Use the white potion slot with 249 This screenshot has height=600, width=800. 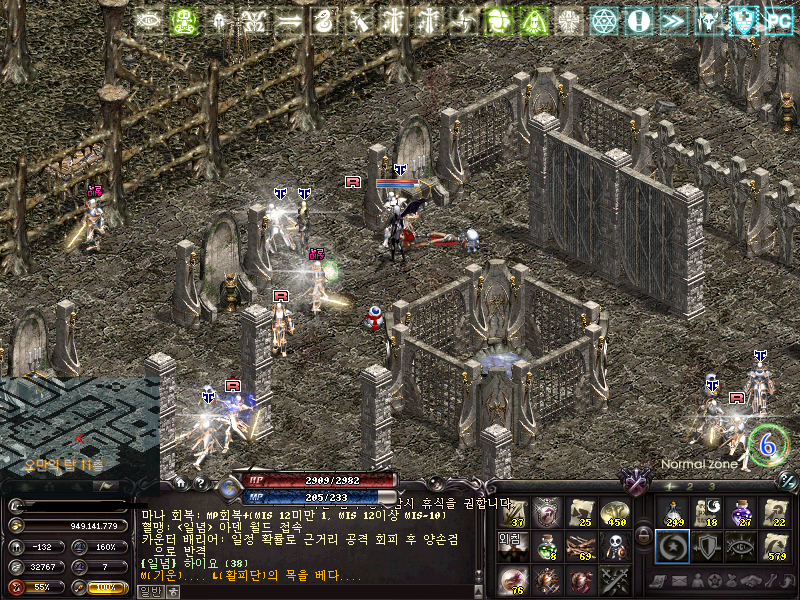pos(672,512)
